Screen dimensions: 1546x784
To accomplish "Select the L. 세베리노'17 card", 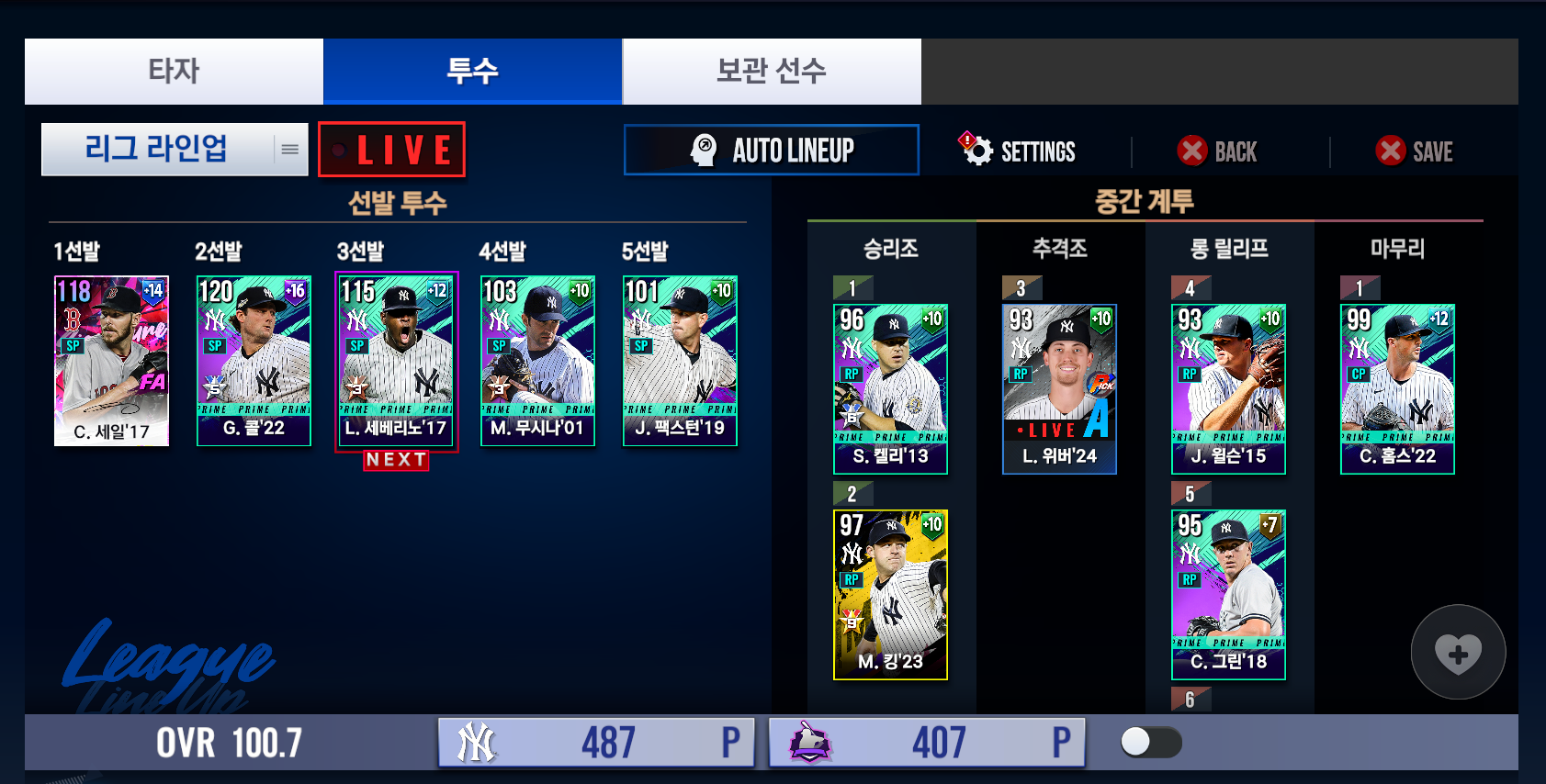I will [396, 361].
